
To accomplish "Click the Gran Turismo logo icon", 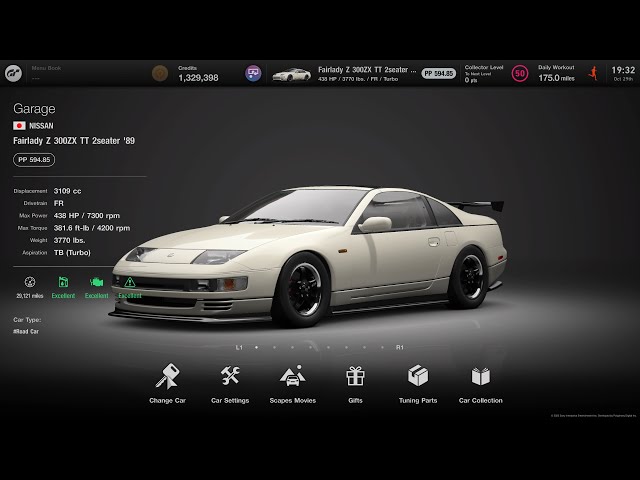I will pos(14,73).
